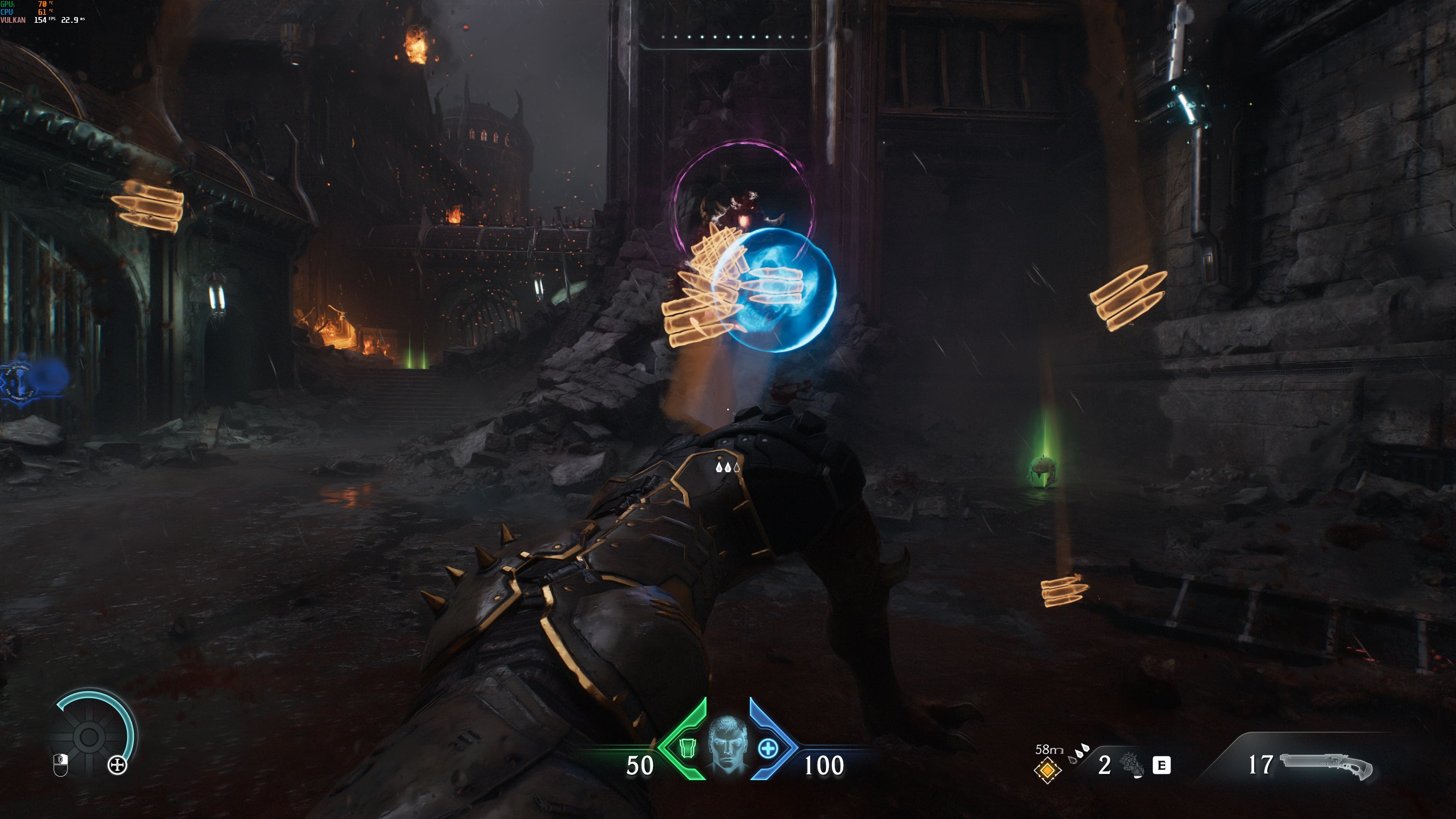Screen dimensions: 1456x819
Task: Select the crosshair target icon by the shield
Action: point(118,765)
